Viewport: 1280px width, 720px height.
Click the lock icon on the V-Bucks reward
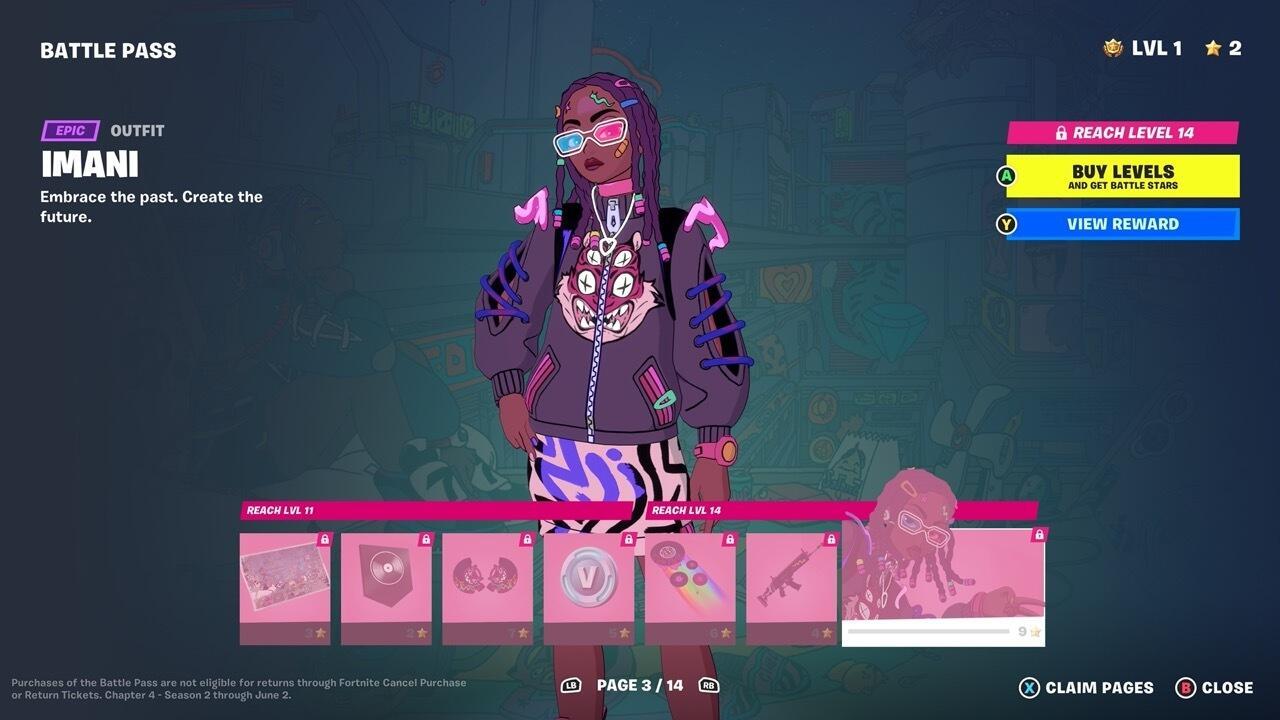coord(627,539)
